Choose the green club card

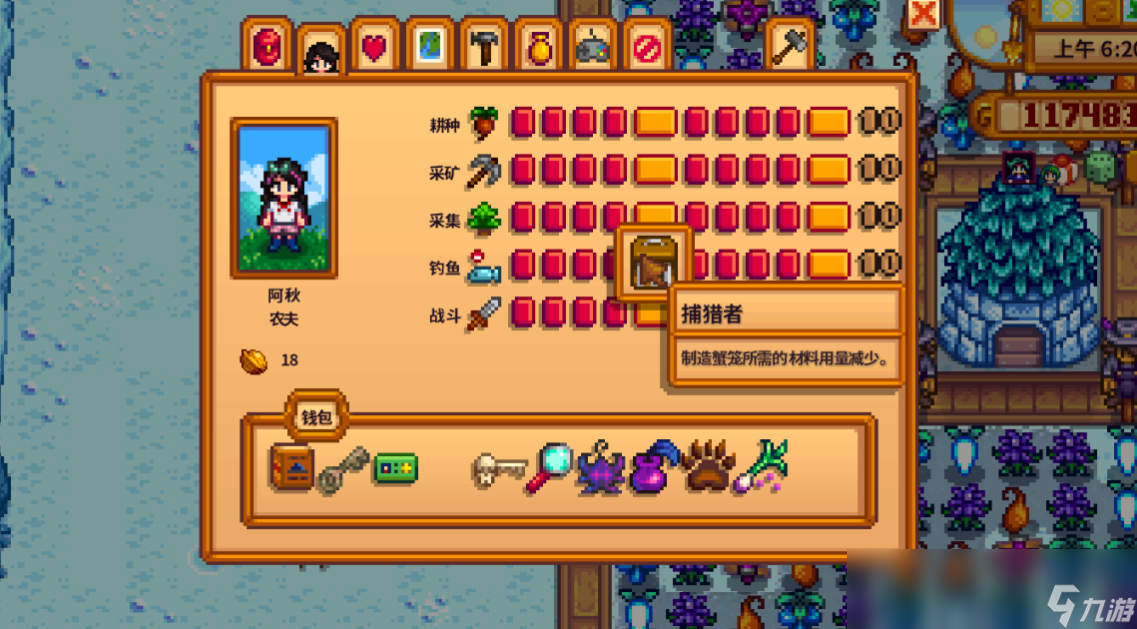coord(395,467)
